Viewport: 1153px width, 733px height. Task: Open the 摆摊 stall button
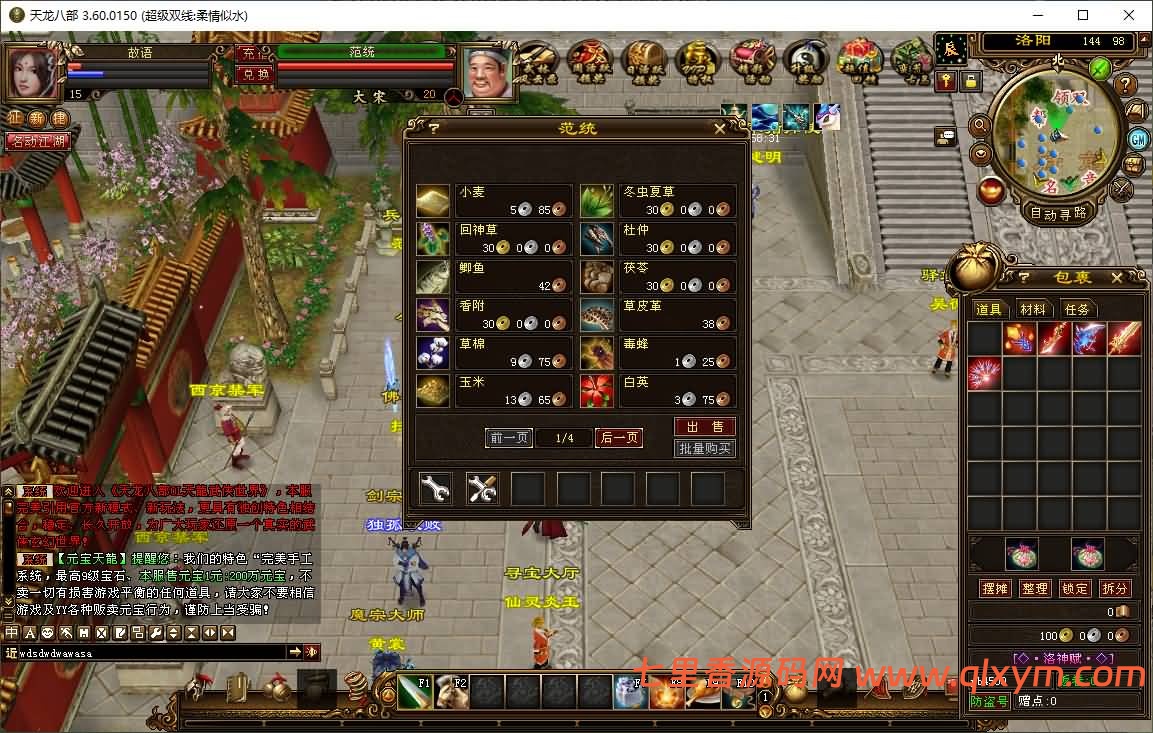click(x=995, y=588)
